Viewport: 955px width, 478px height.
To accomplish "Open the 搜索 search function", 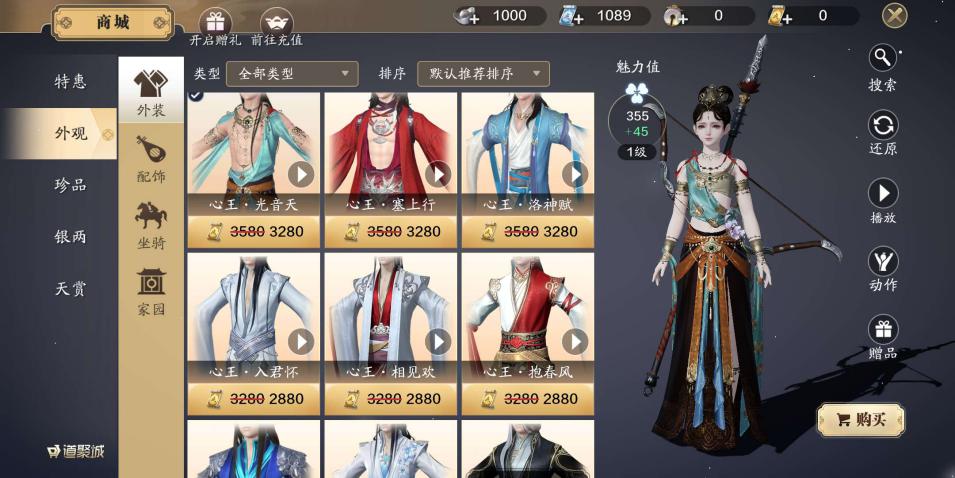I will (882, 67).
